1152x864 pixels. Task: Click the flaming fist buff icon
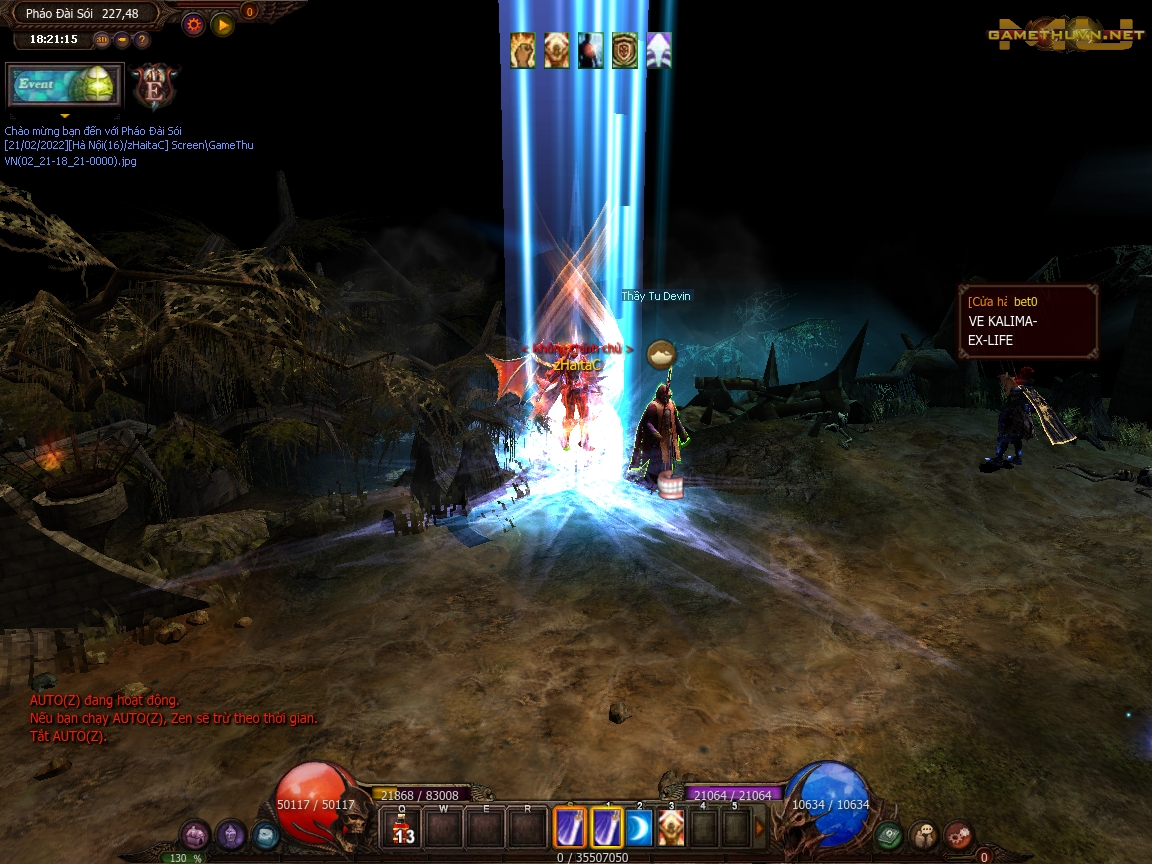(x=523, y=50)
